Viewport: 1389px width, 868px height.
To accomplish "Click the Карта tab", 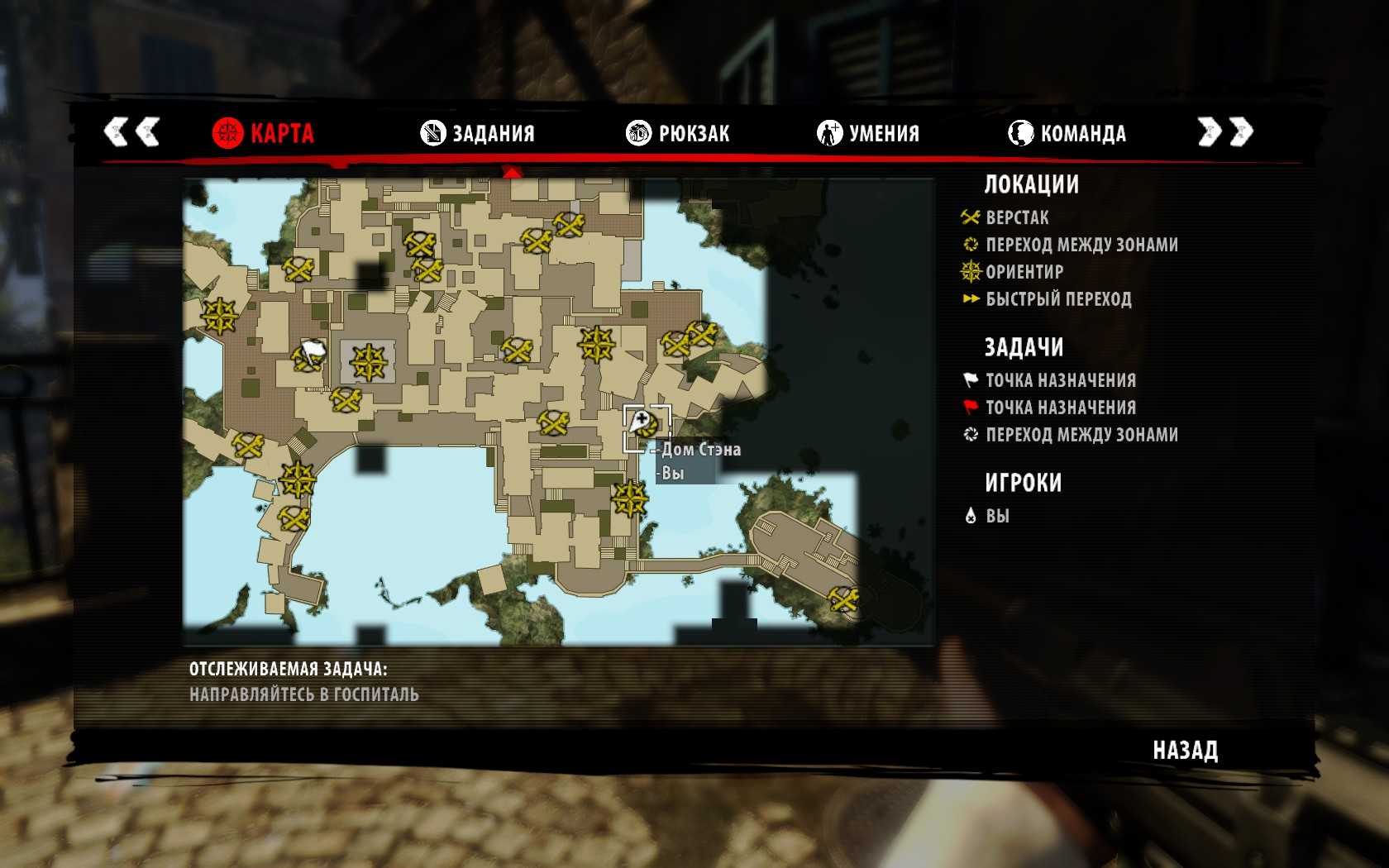I will tap(264, 133).
